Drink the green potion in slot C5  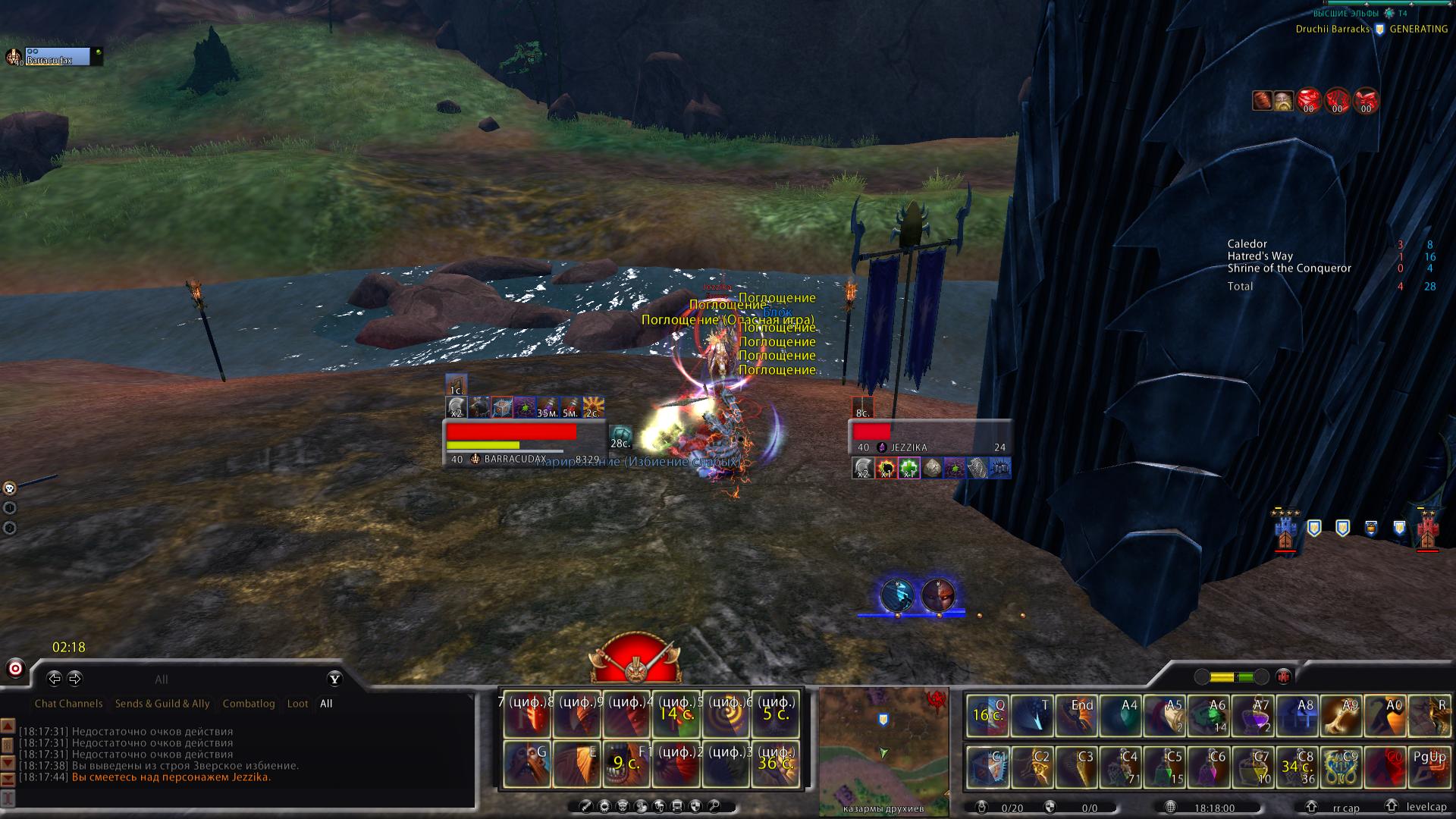point(1164,767)
